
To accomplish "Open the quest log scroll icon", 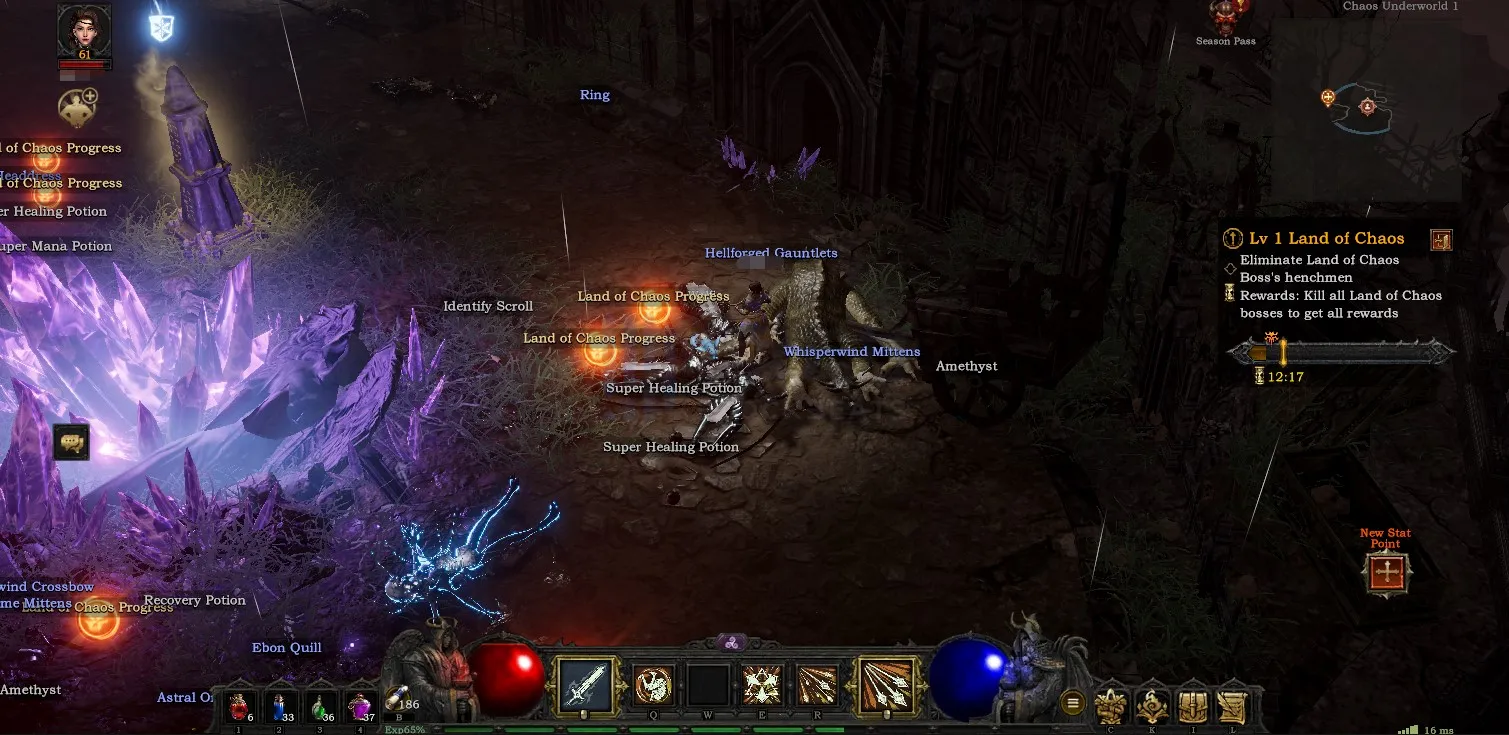I will pyautogui.click(x=1232, y=706).
